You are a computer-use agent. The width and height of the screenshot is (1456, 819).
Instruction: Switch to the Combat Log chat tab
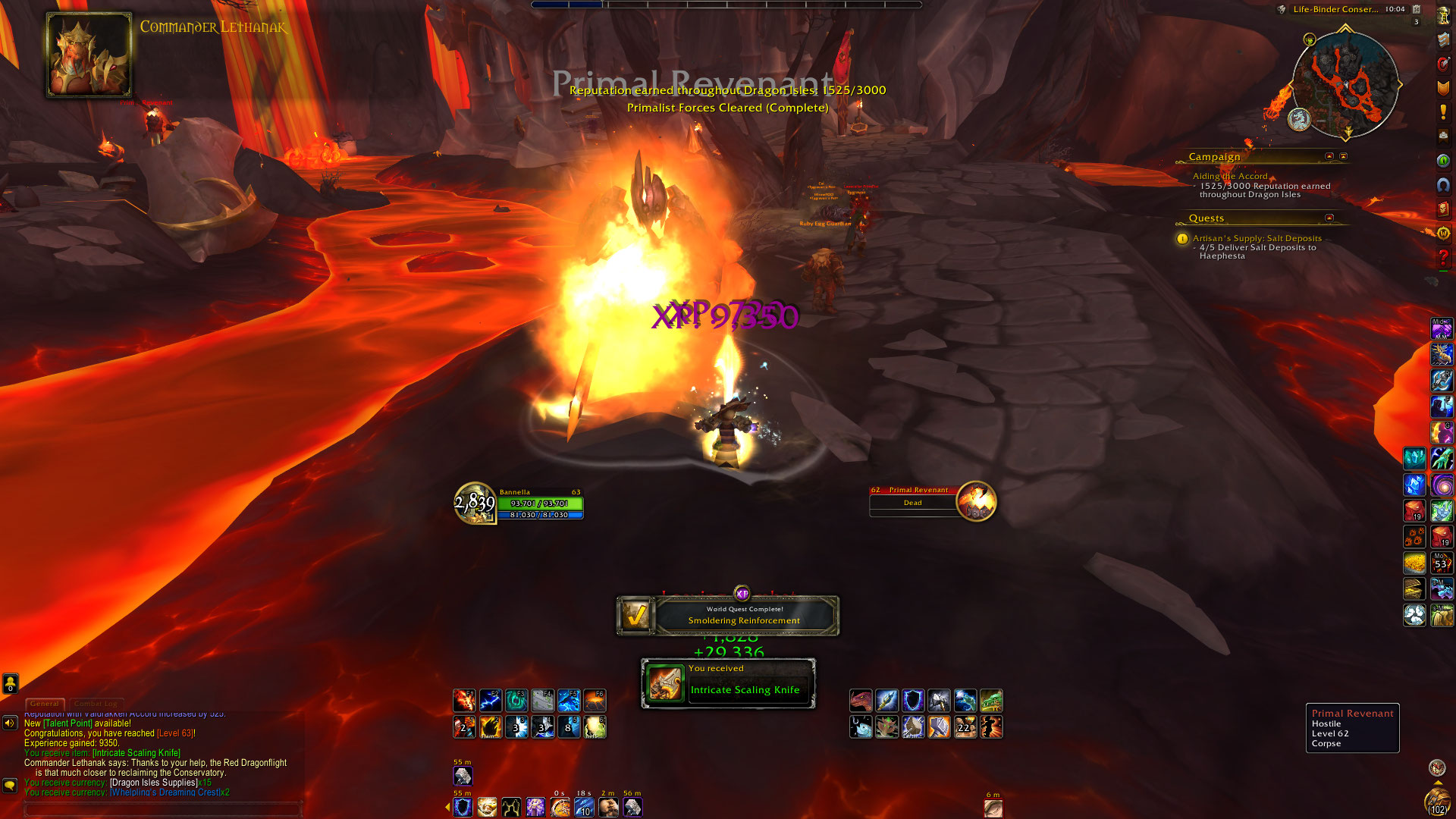tap(96, 704)
